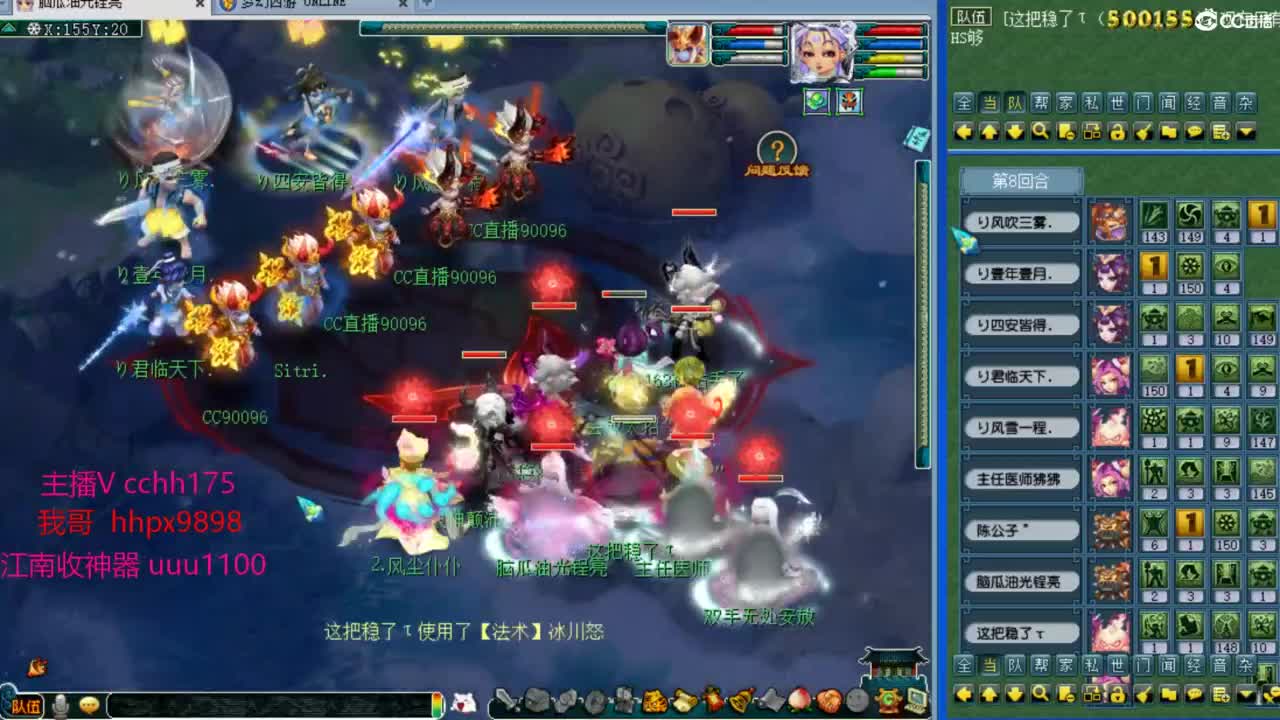
Task: Click the character portrait thumbnail at top right
Action: coord(823,53)
